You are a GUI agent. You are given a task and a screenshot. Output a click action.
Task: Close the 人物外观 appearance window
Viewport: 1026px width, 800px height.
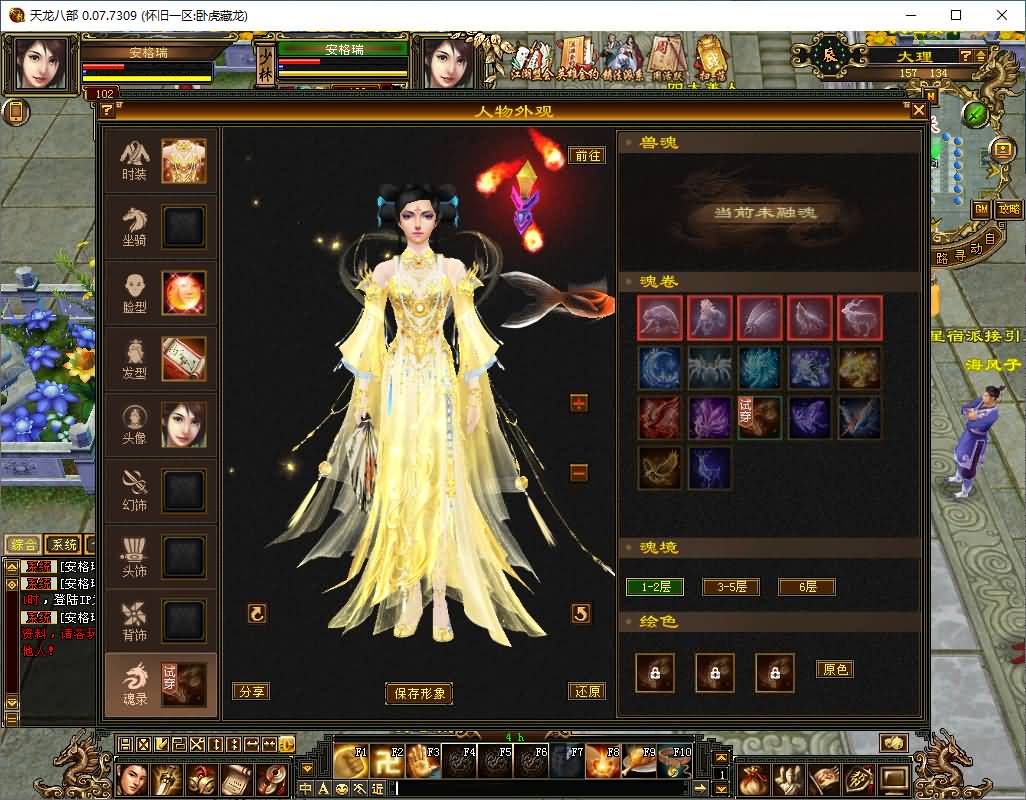(918, 111)
